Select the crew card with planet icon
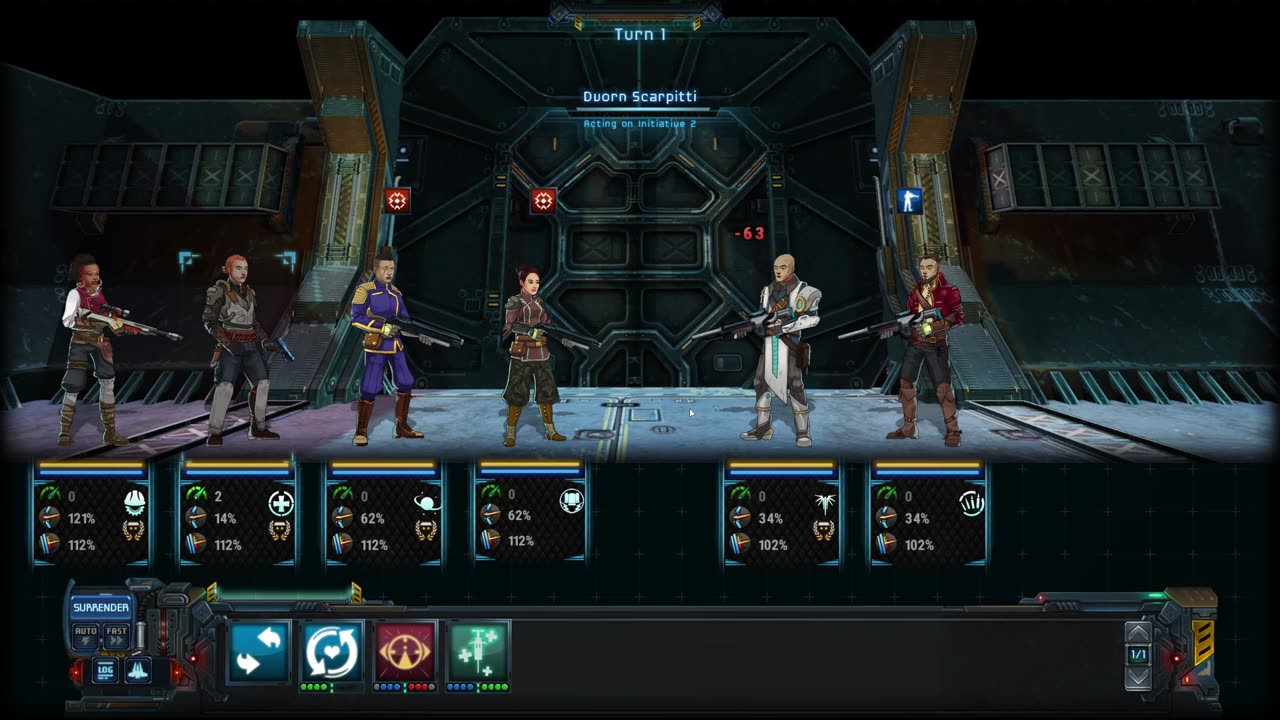 pos(384,512)
